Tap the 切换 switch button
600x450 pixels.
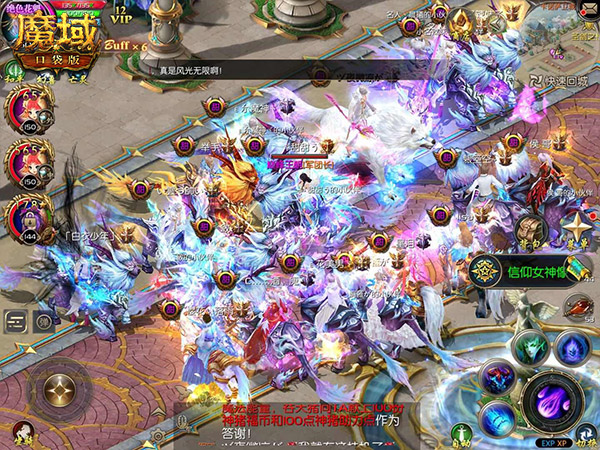[589, 434]
